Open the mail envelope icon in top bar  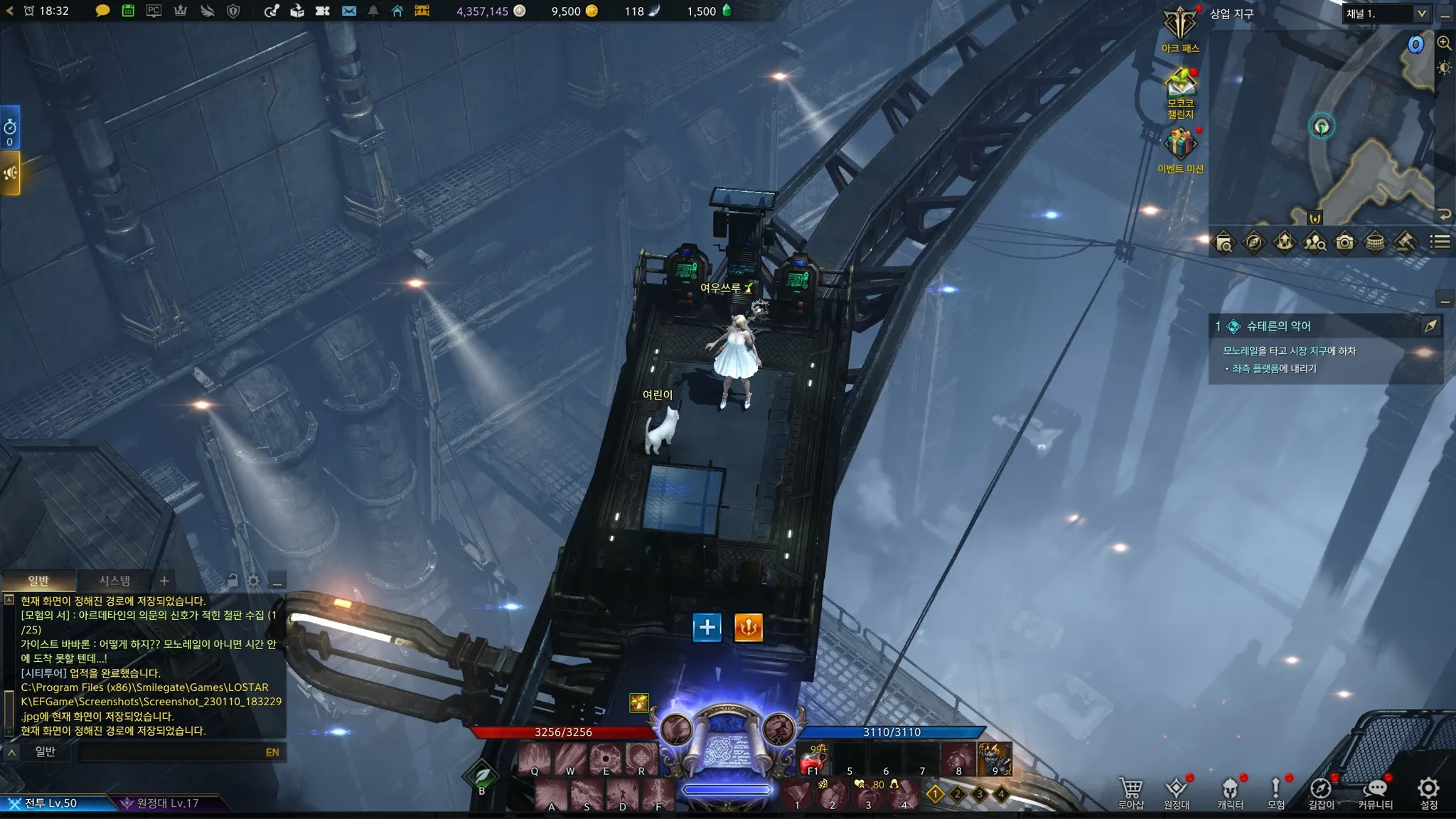(348, 11)
